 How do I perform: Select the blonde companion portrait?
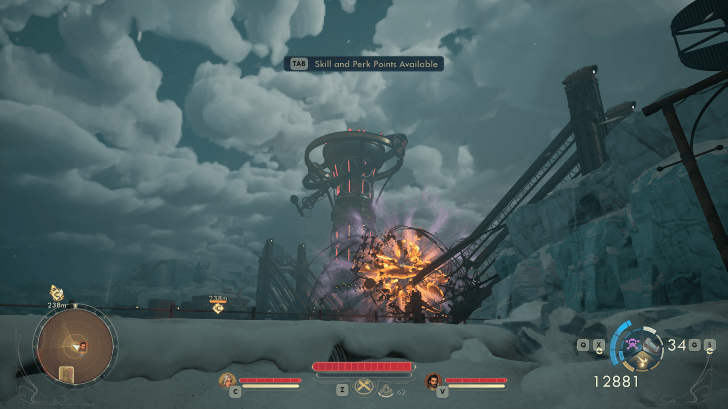point(229,380)
